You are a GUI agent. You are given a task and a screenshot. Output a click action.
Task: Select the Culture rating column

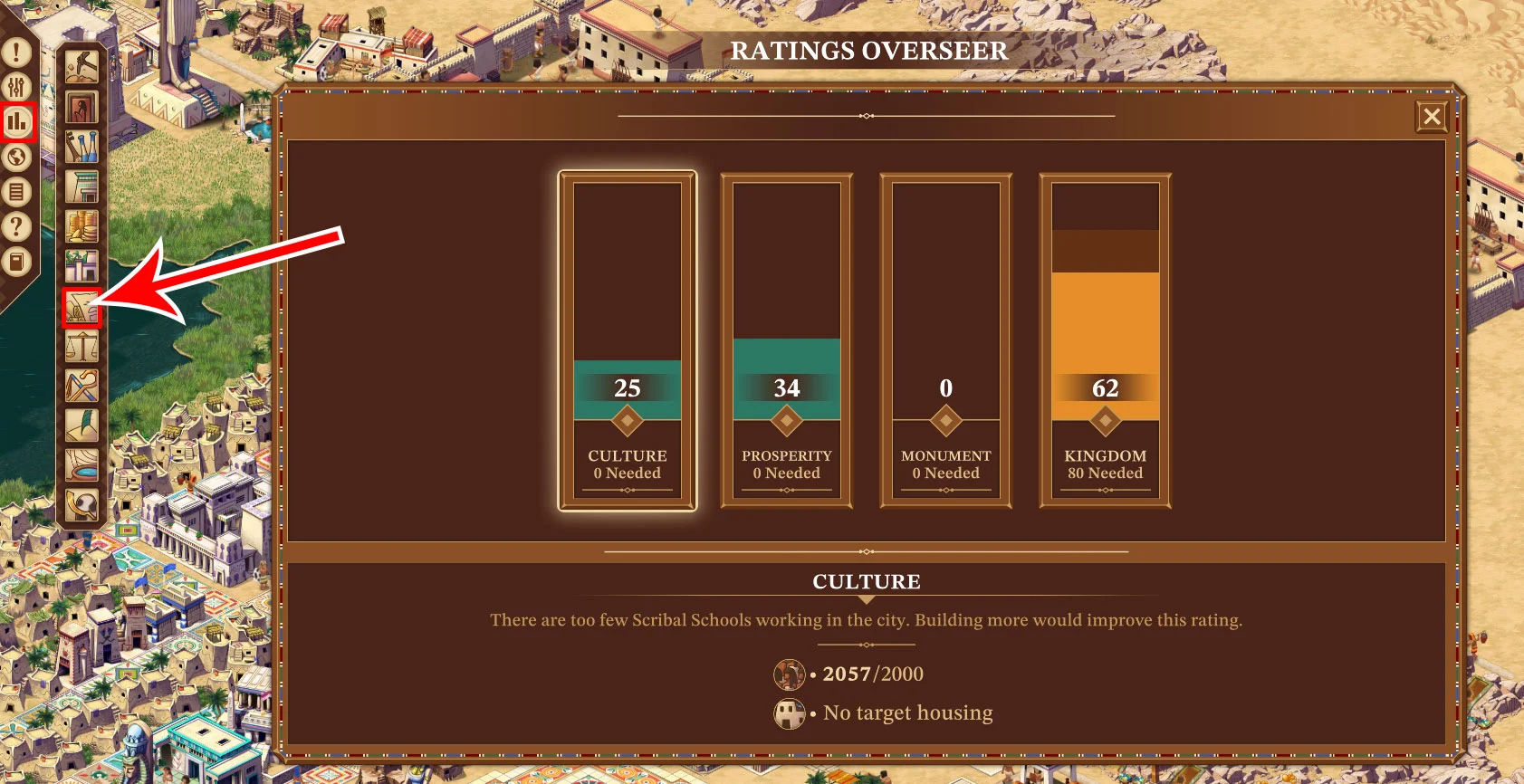tap(628, 340)
